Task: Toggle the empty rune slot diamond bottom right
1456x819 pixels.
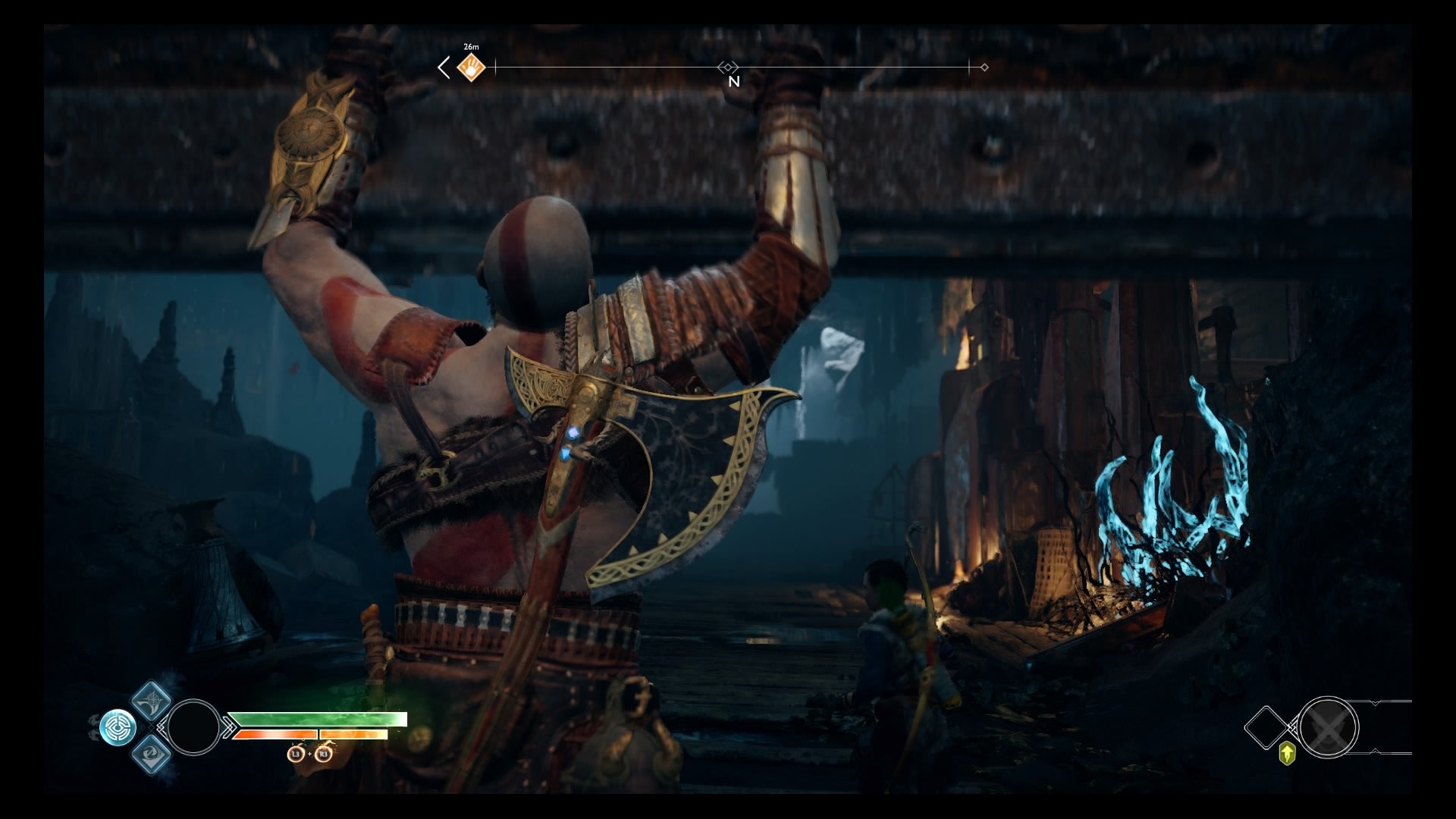Action: 1266,726
